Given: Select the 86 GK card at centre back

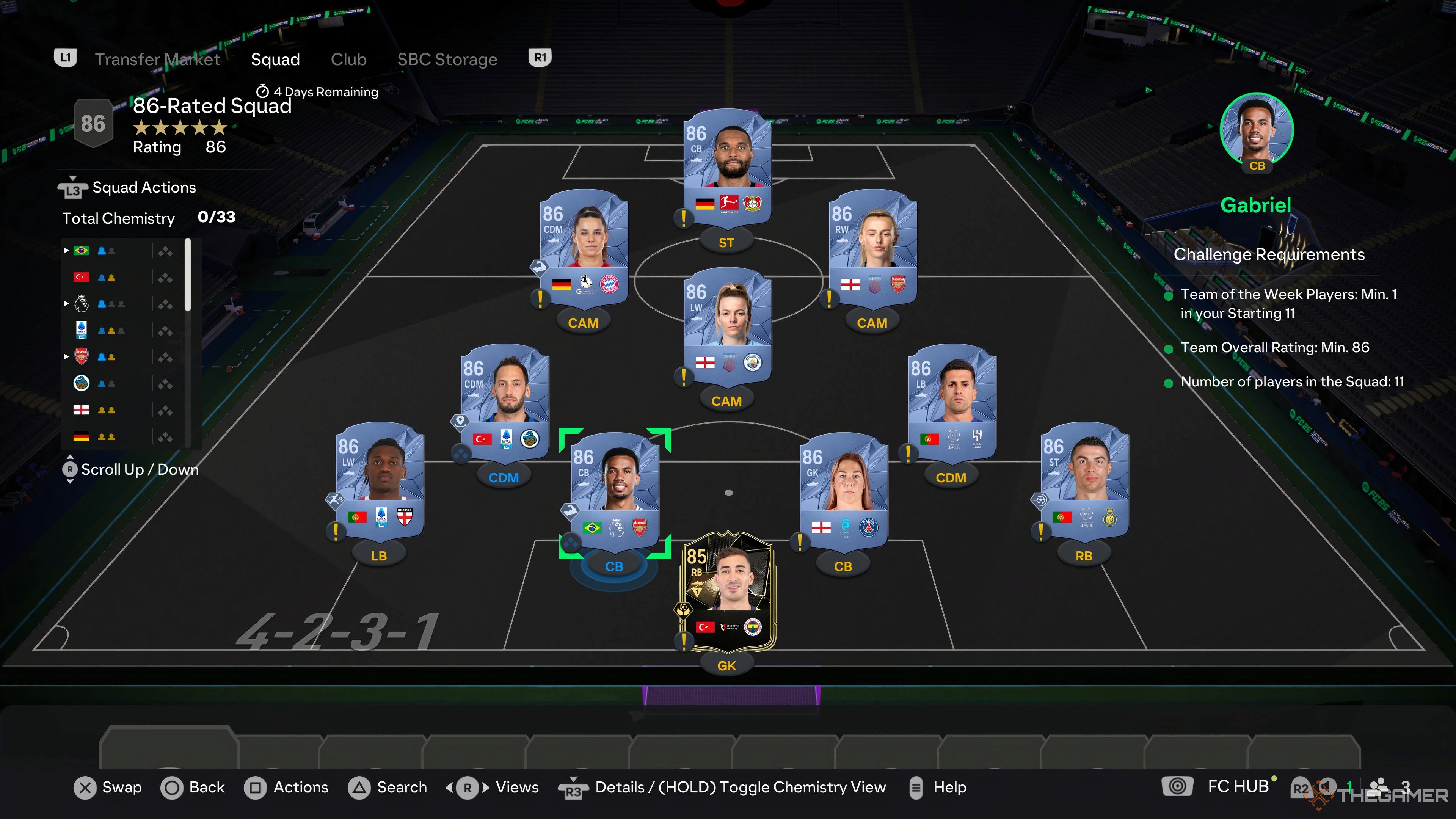Looking at the screenshot, I should (x=843, y=489).
